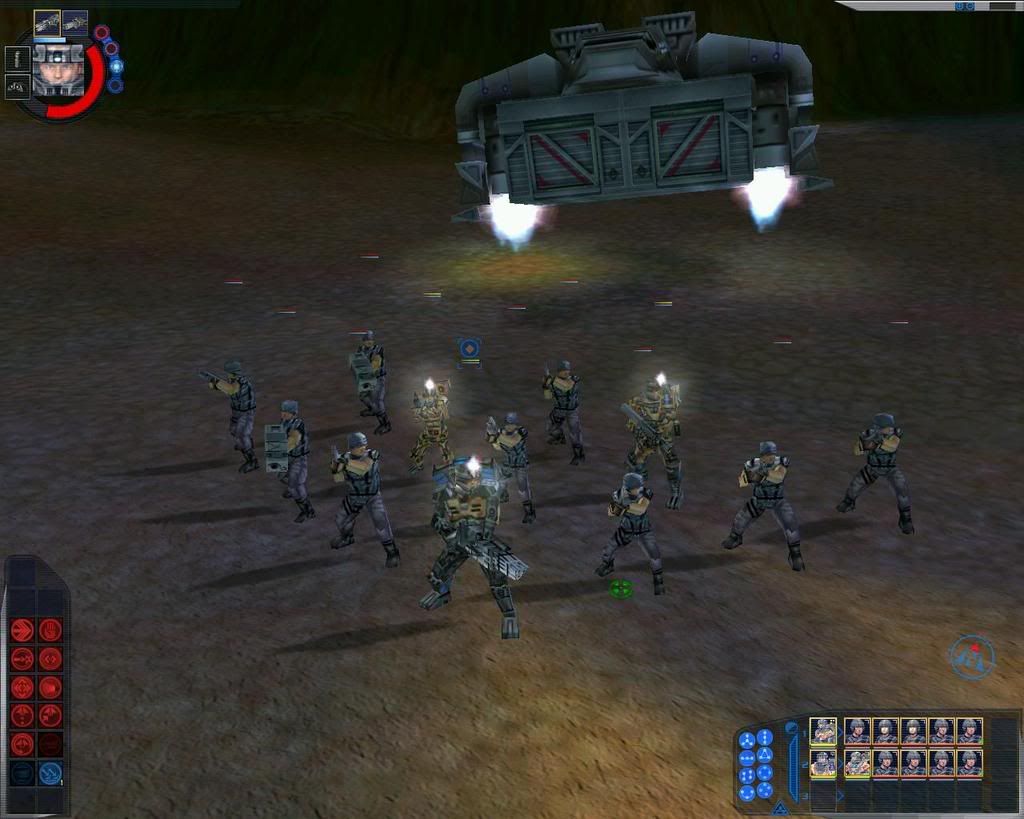Choose the vertical column formation button

point(765,737)
